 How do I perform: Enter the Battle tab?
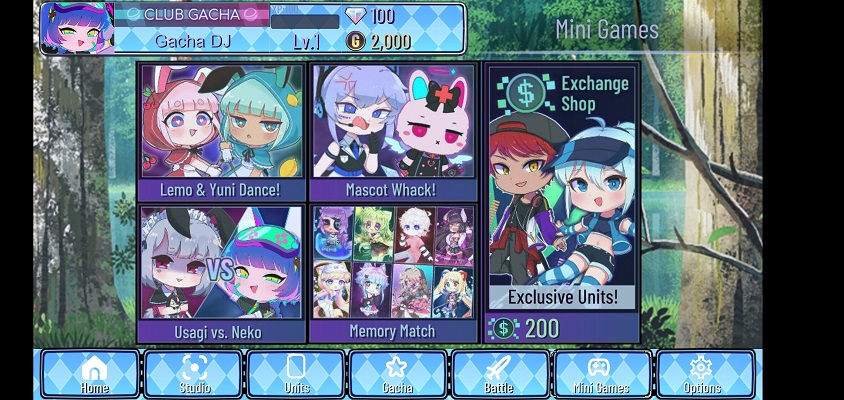click(x=500, y=374)
